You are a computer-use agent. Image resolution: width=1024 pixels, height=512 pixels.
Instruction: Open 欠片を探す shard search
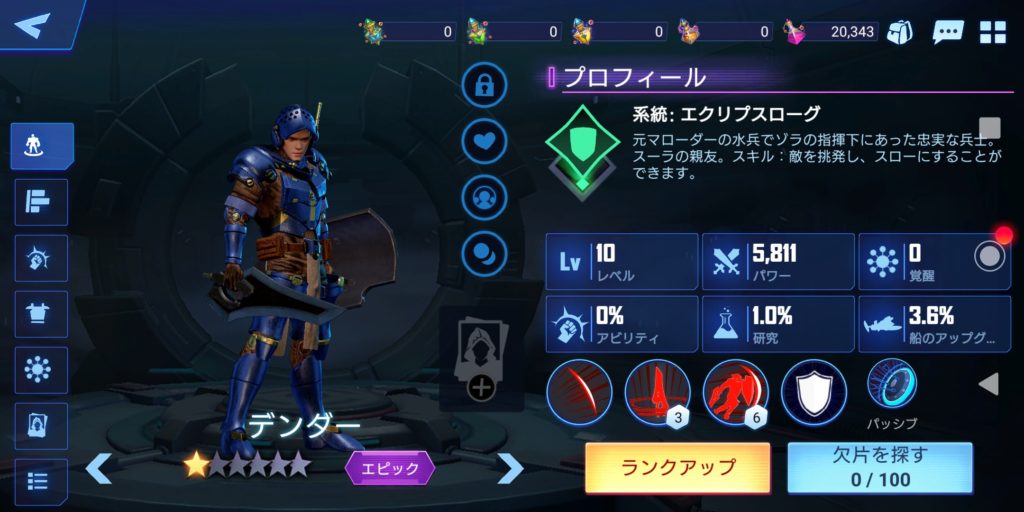pyautogui.click(x=879, y=467)
